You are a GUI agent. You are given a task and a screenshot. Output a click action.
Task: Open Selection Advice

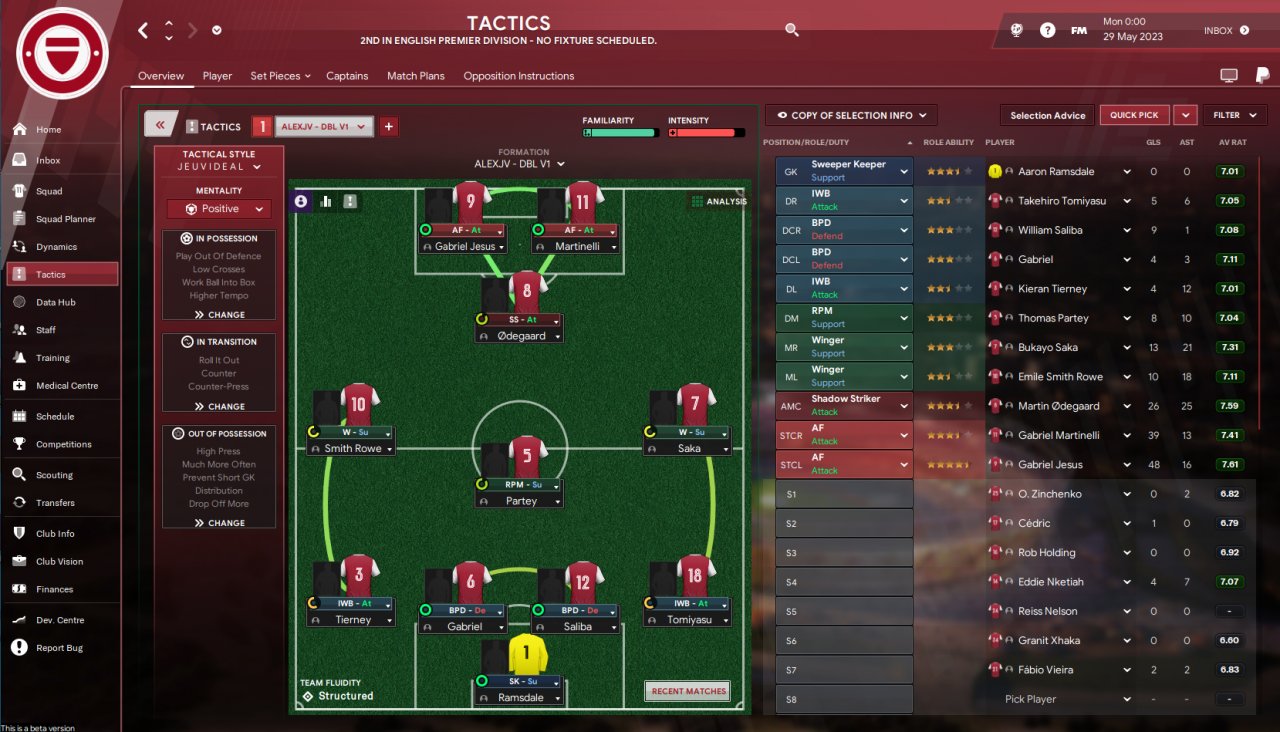point(1047,115)
